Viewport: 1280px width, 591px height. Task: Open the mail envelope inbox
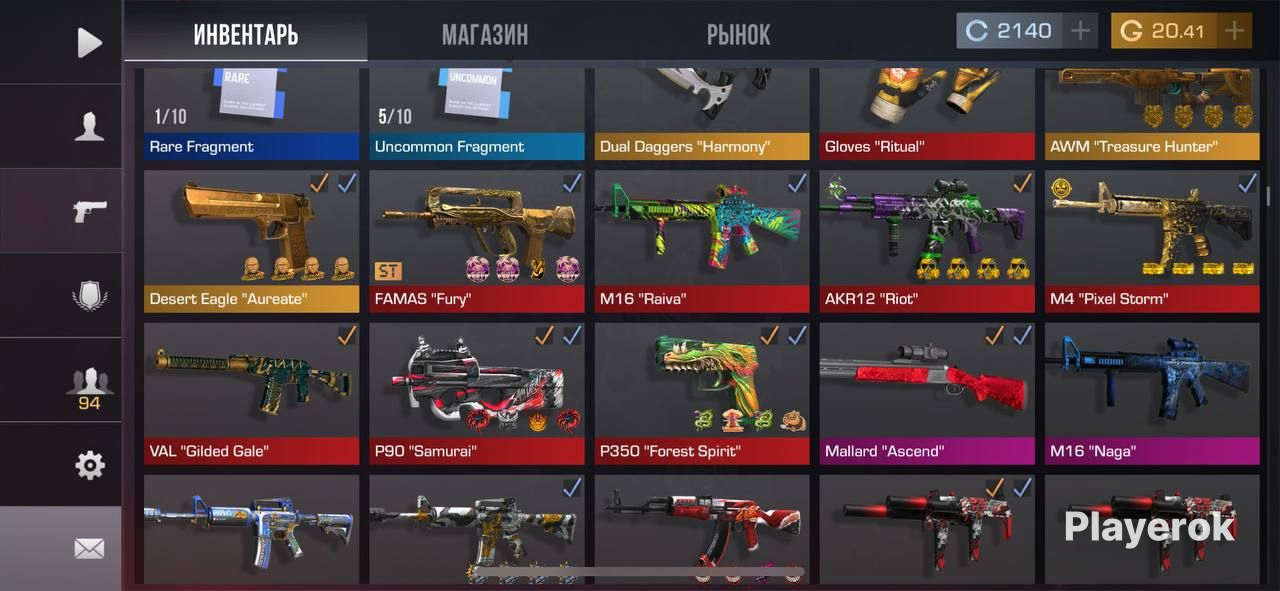tap(89, 548)
